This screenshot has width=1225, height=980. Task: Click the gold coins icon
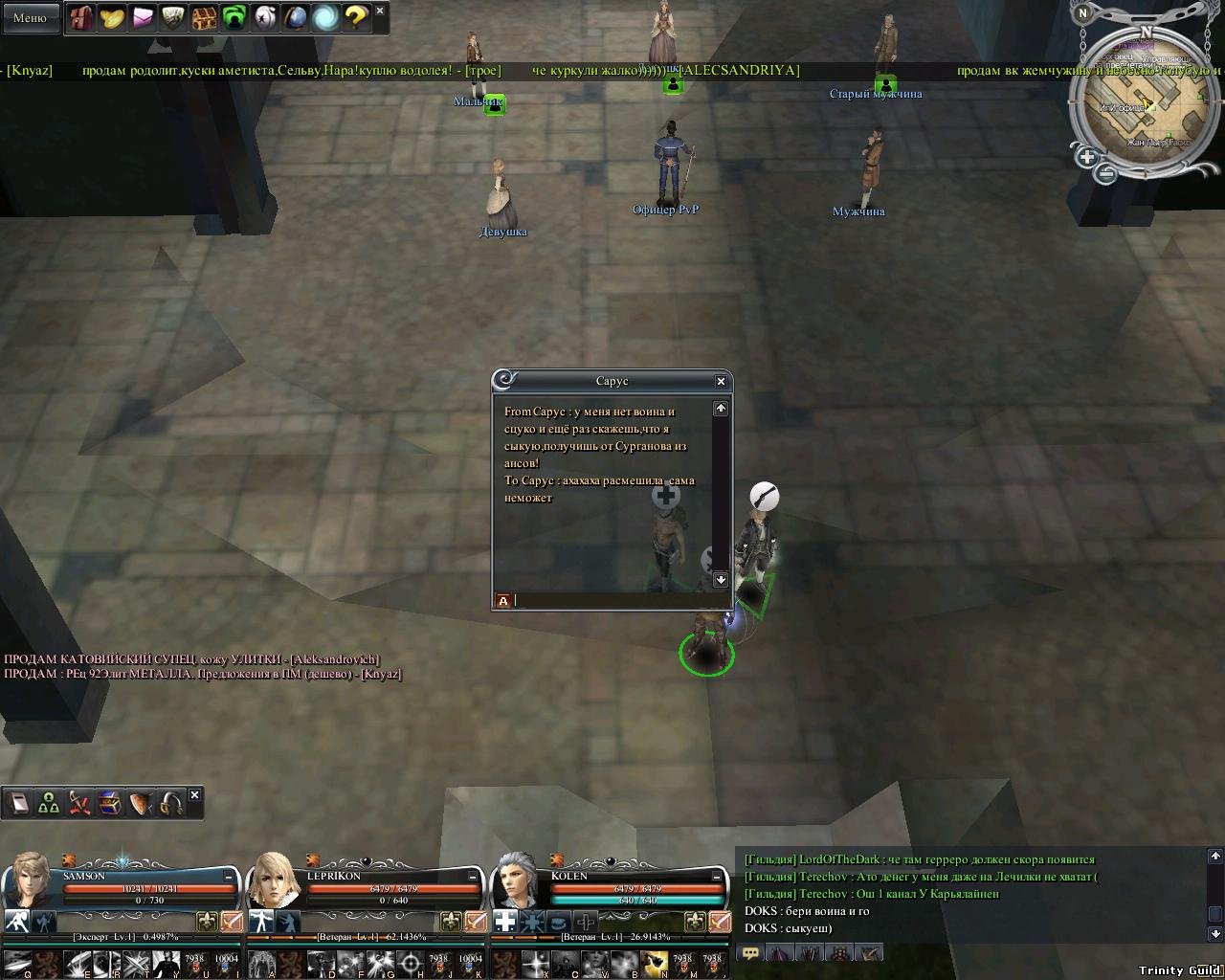click(x=112, y=17)
